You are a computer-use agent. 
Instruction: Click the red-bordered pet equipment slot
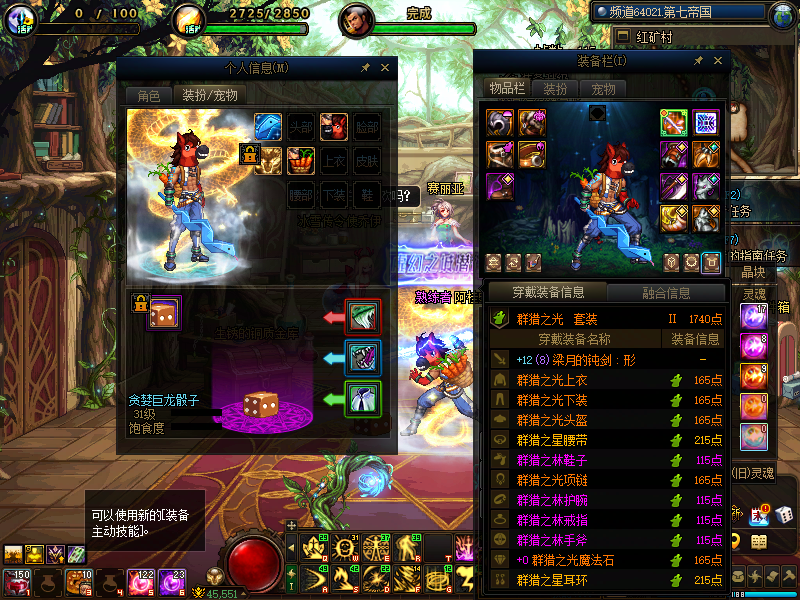click(x=362, y=317)
